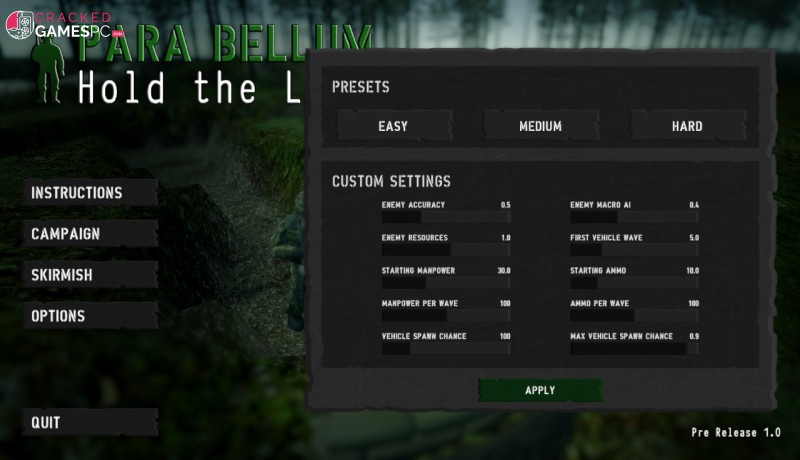Set the First Vehicle Wave slider
The height and width of the screenshot is (460, 800).
pyautogui.click(x=634, y=250)
